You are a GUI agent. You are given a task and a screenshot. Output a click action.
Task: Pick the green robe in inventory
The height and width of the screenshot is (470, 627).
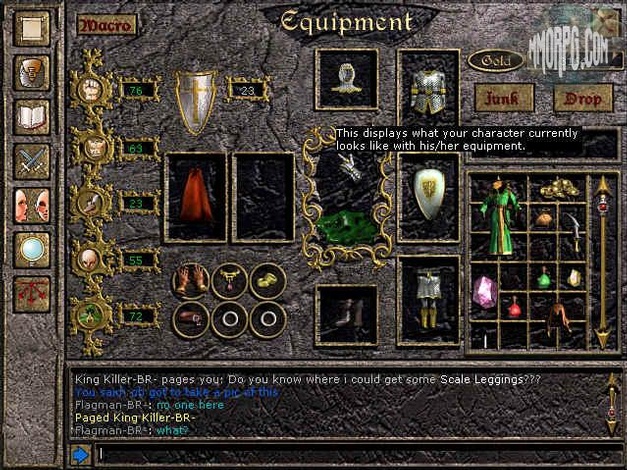point(498,217)
